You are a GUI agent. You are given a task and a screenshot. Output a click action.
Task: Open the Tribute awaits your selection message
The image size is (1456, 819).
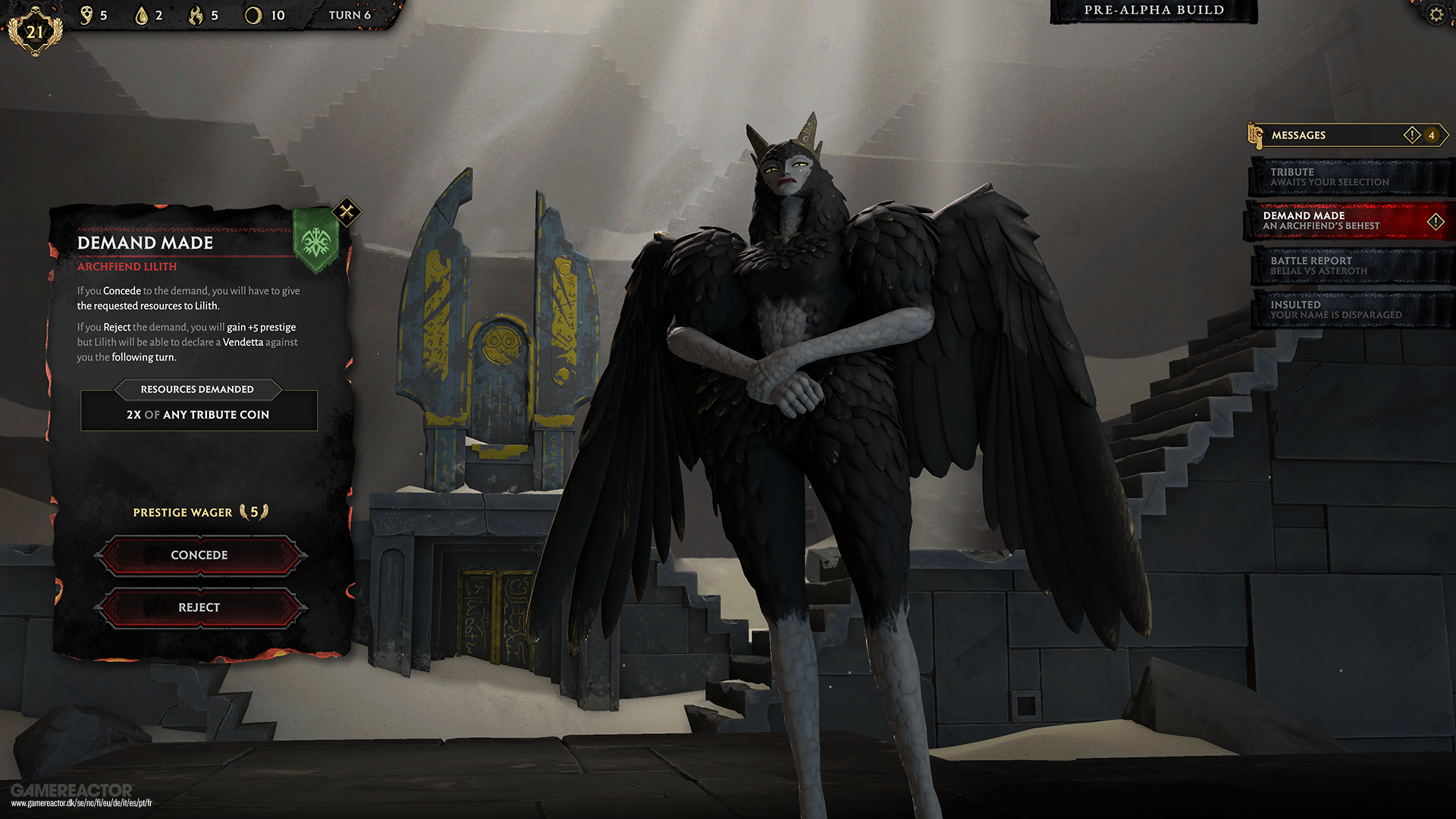click(1350, 177)
